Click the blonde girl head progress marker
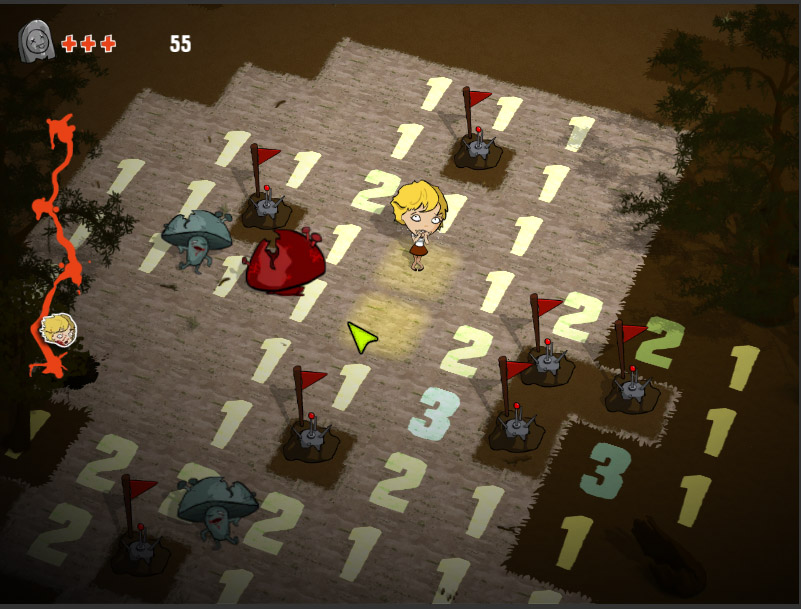This screenshot has height=609, width=801. point(58,330)
